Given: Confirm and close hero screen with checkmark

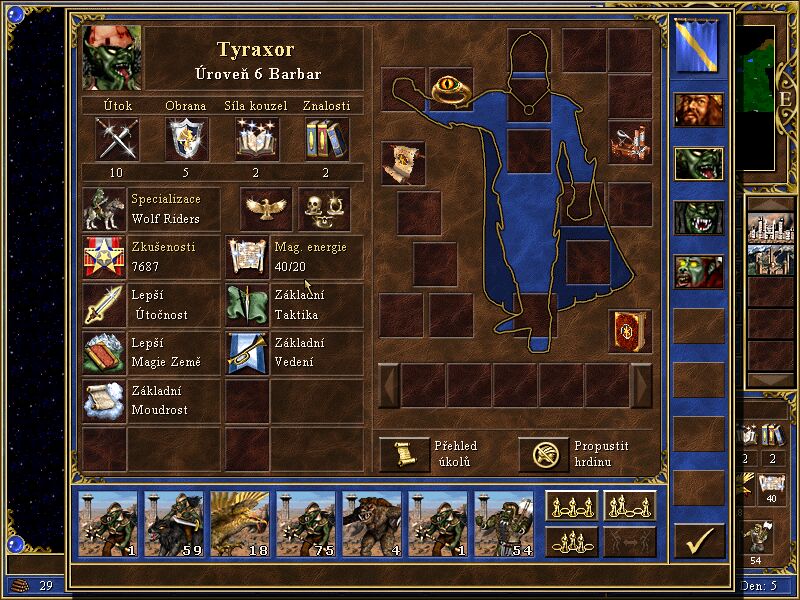Looking at the screenshot, I should point(699,540).
